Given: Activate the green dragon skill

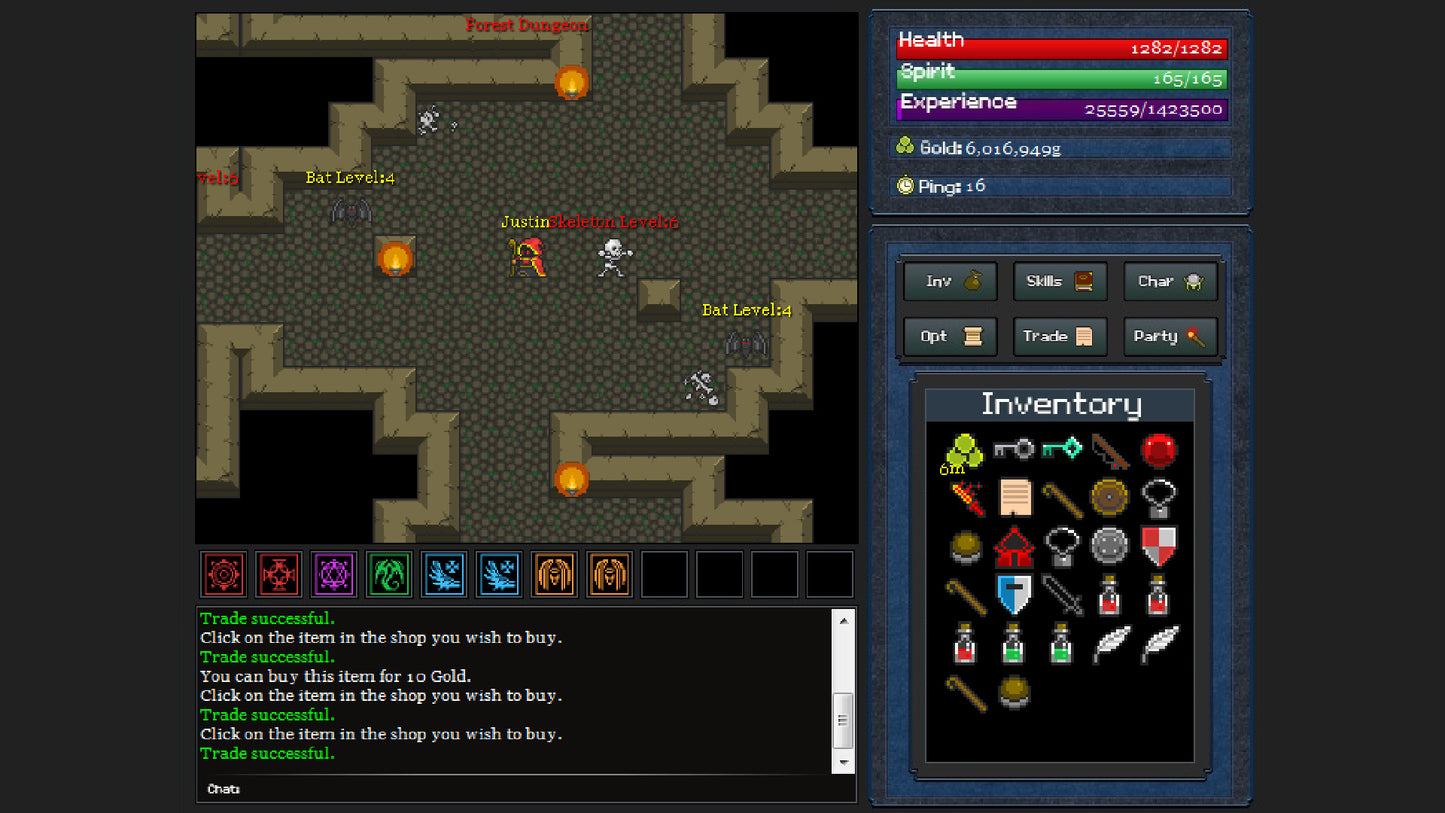Looking at the screenshot, I should [x=389, y=575].
